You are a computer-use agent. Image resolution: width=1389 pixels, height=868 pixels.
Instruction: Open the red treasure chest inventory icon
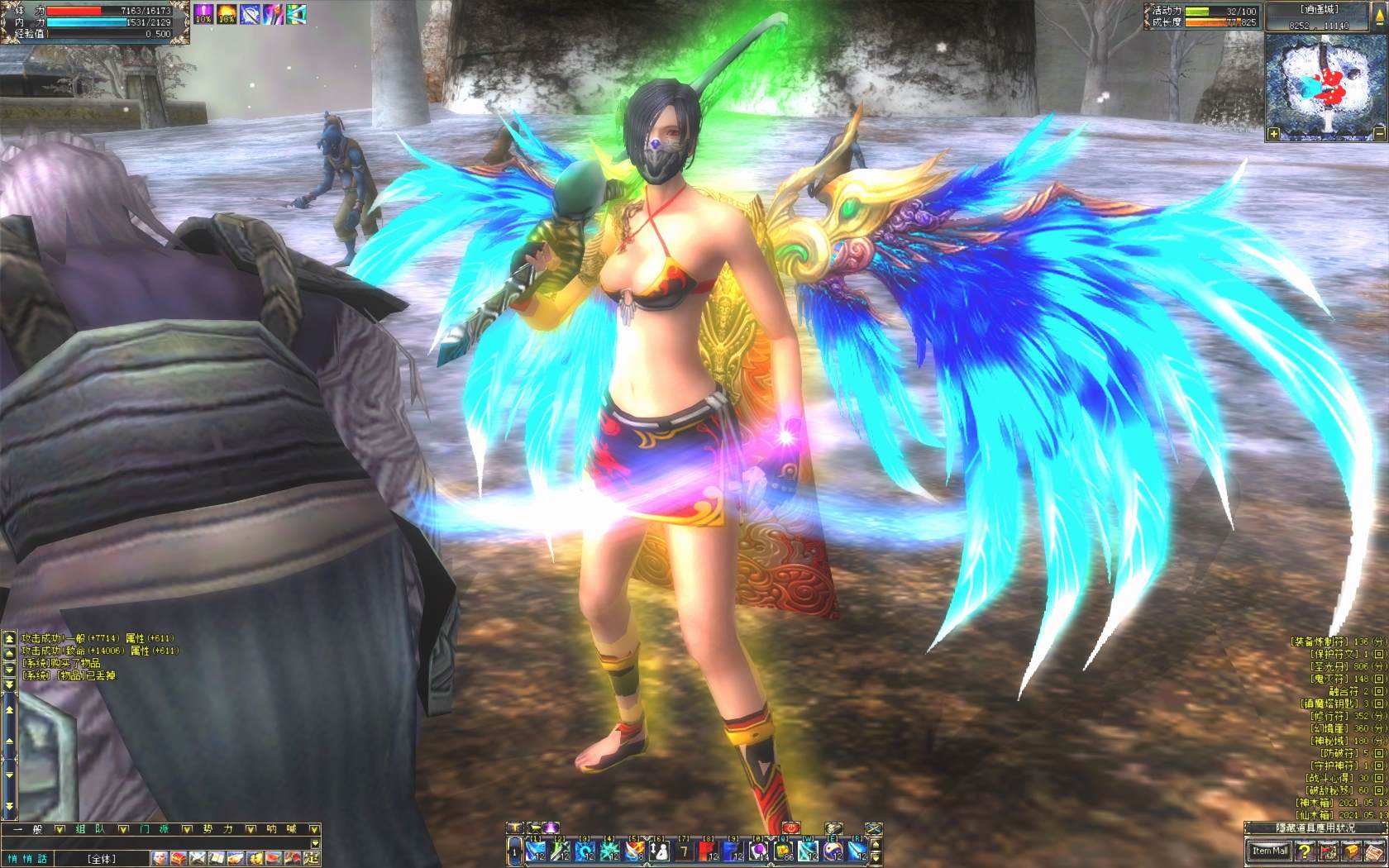click(x=178, y=858)
